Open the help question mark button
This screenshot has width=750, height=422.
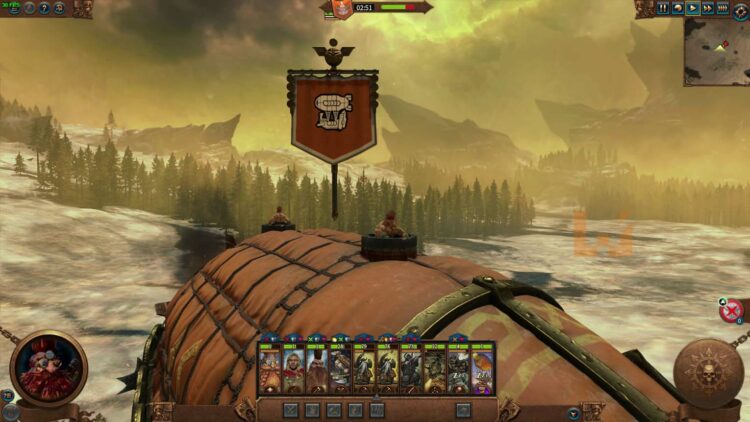44,8
